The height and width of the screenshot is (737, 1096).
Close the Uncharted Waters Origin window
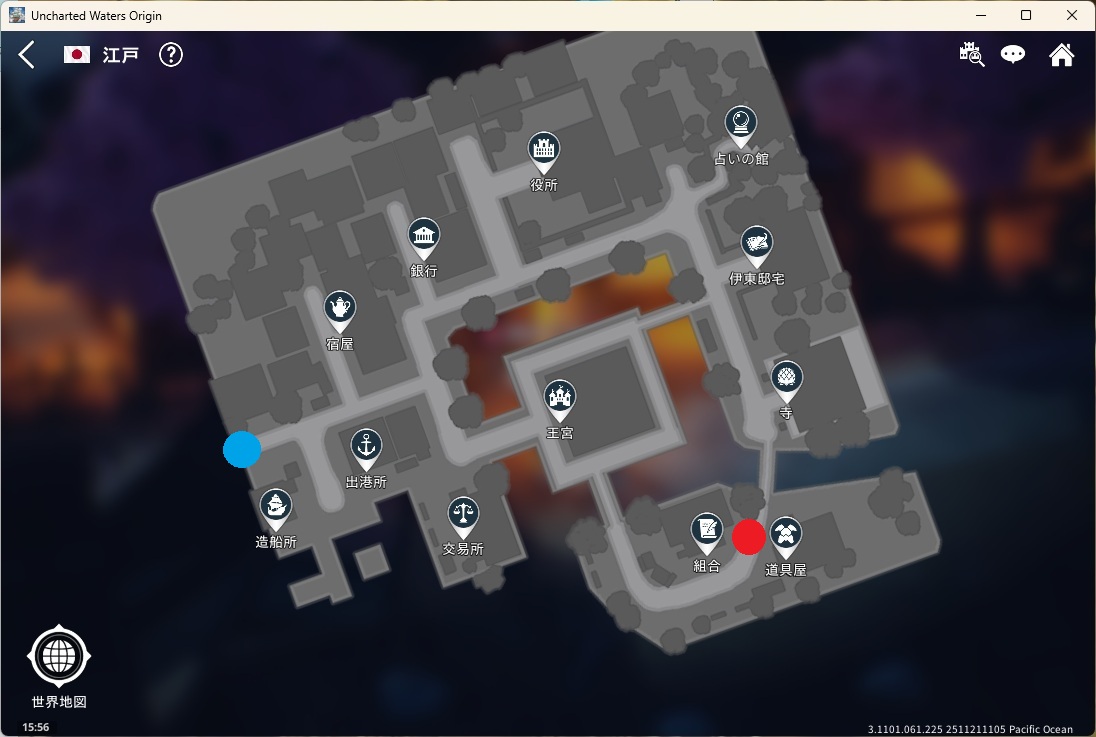(1072, 15)
